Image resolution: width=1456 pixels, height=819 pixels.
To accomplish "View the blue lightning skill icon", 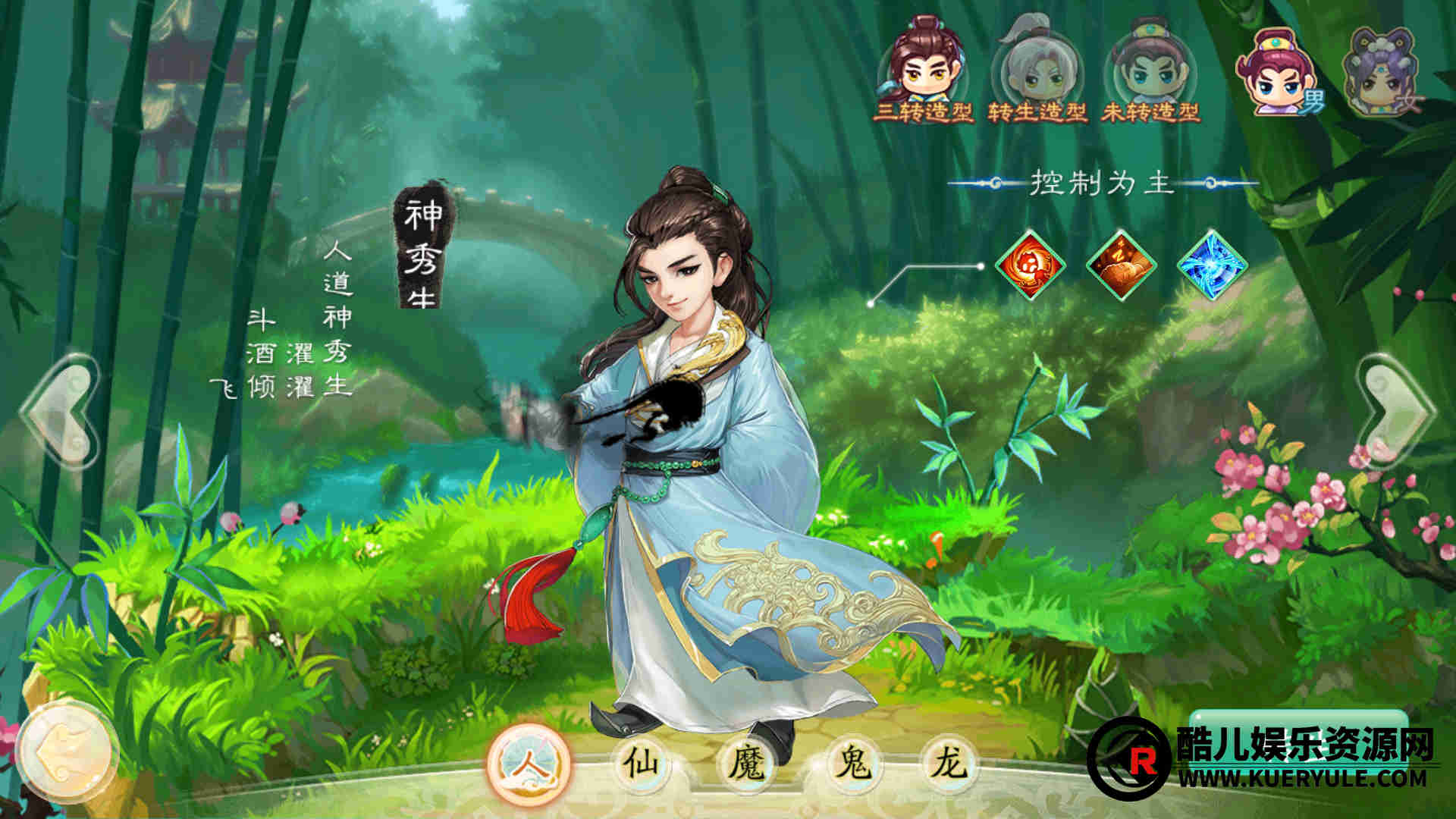I will (x=1212, y=265).
